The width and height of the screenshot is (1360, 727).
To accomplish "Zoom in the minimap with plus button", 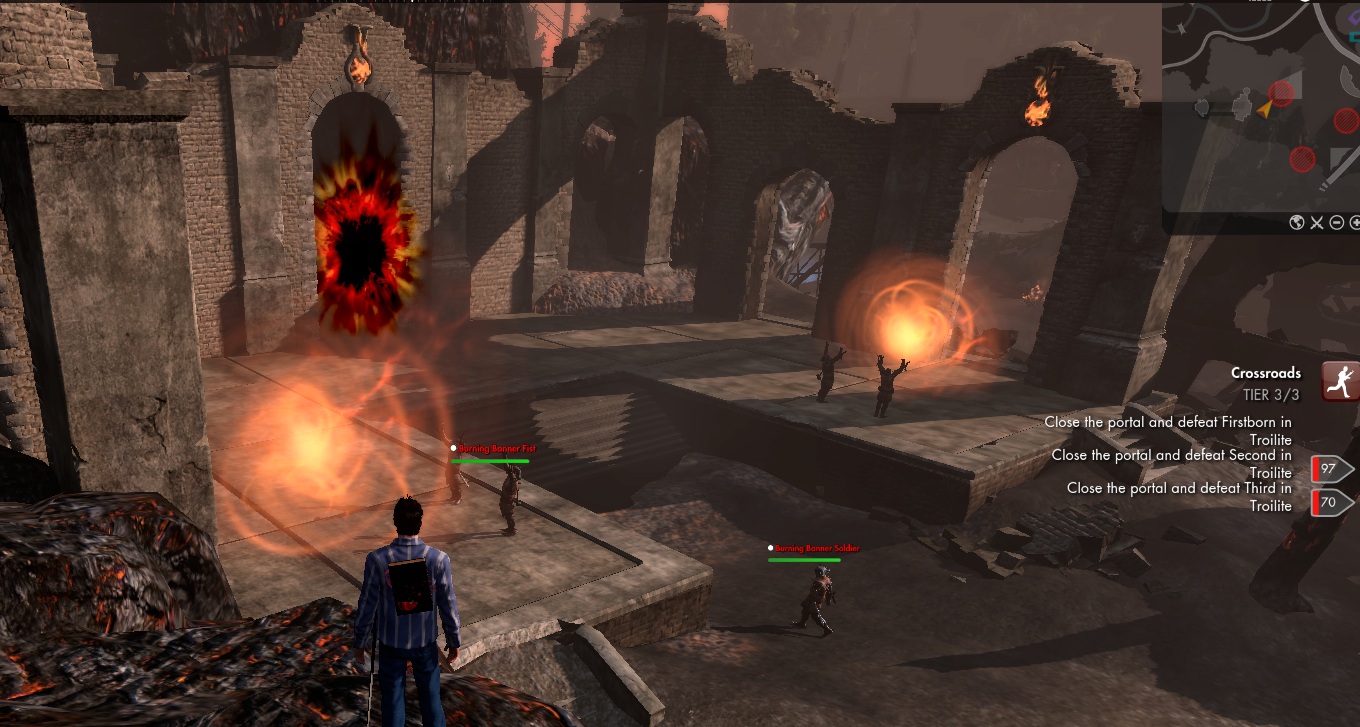I will [x=1355, y=223].
